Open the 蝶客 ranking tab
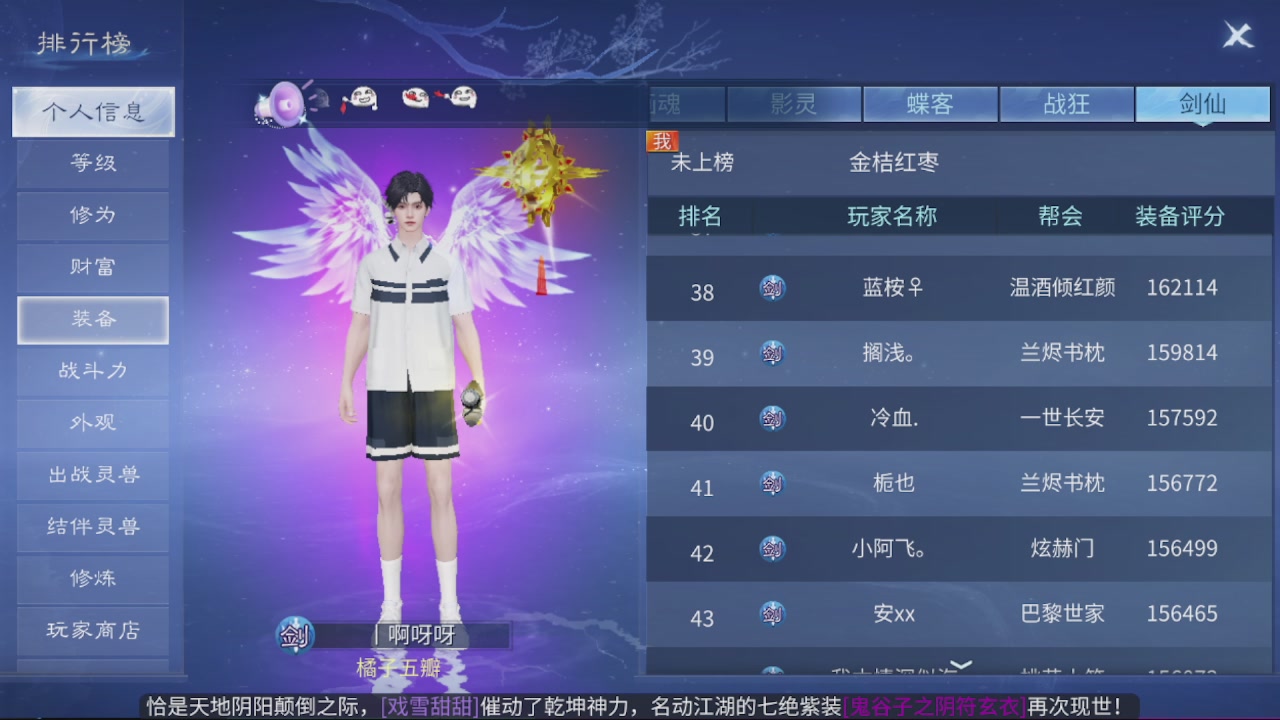 [x=930, y=103]
